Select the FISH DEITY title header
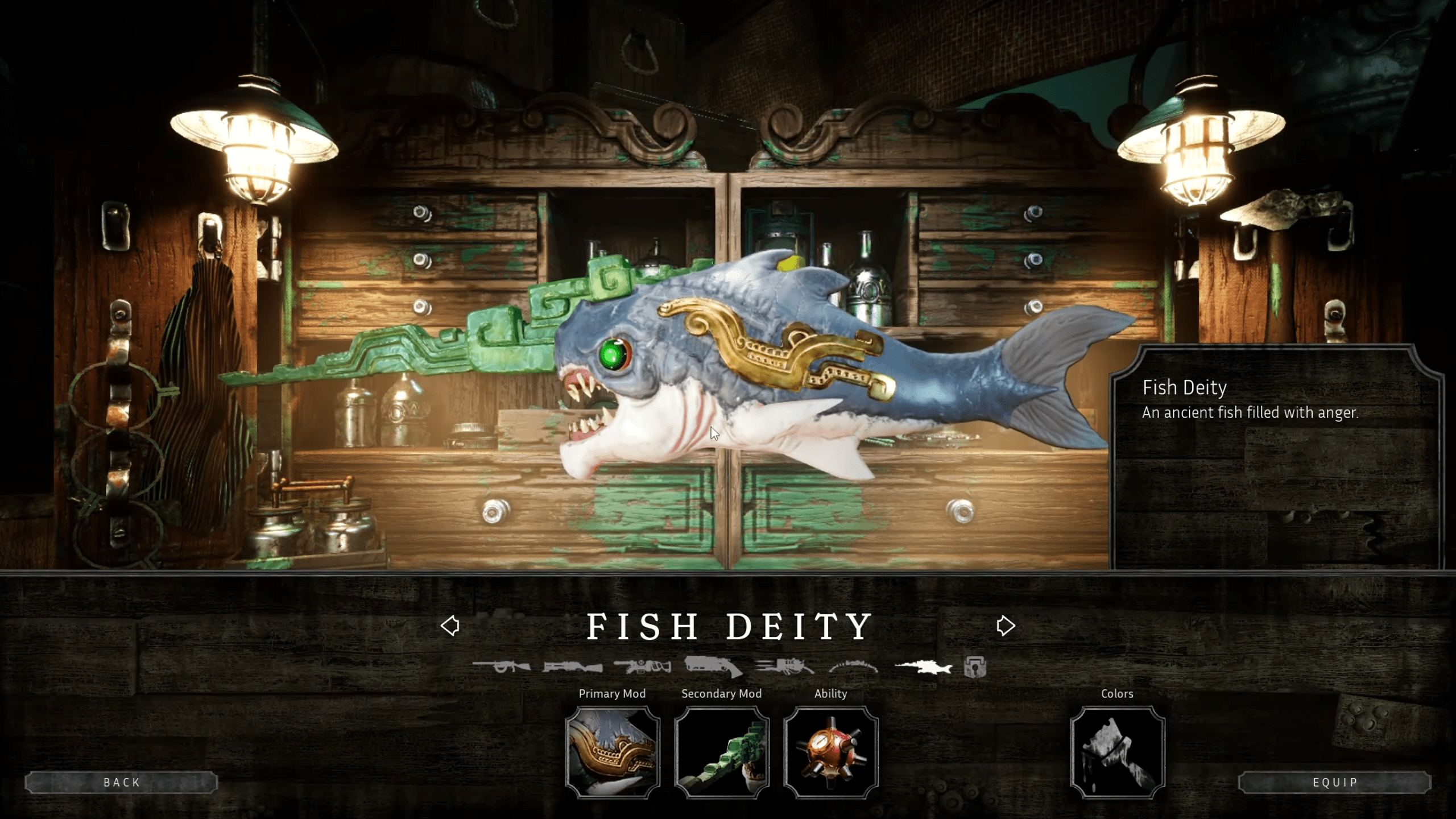 point(730,624)
